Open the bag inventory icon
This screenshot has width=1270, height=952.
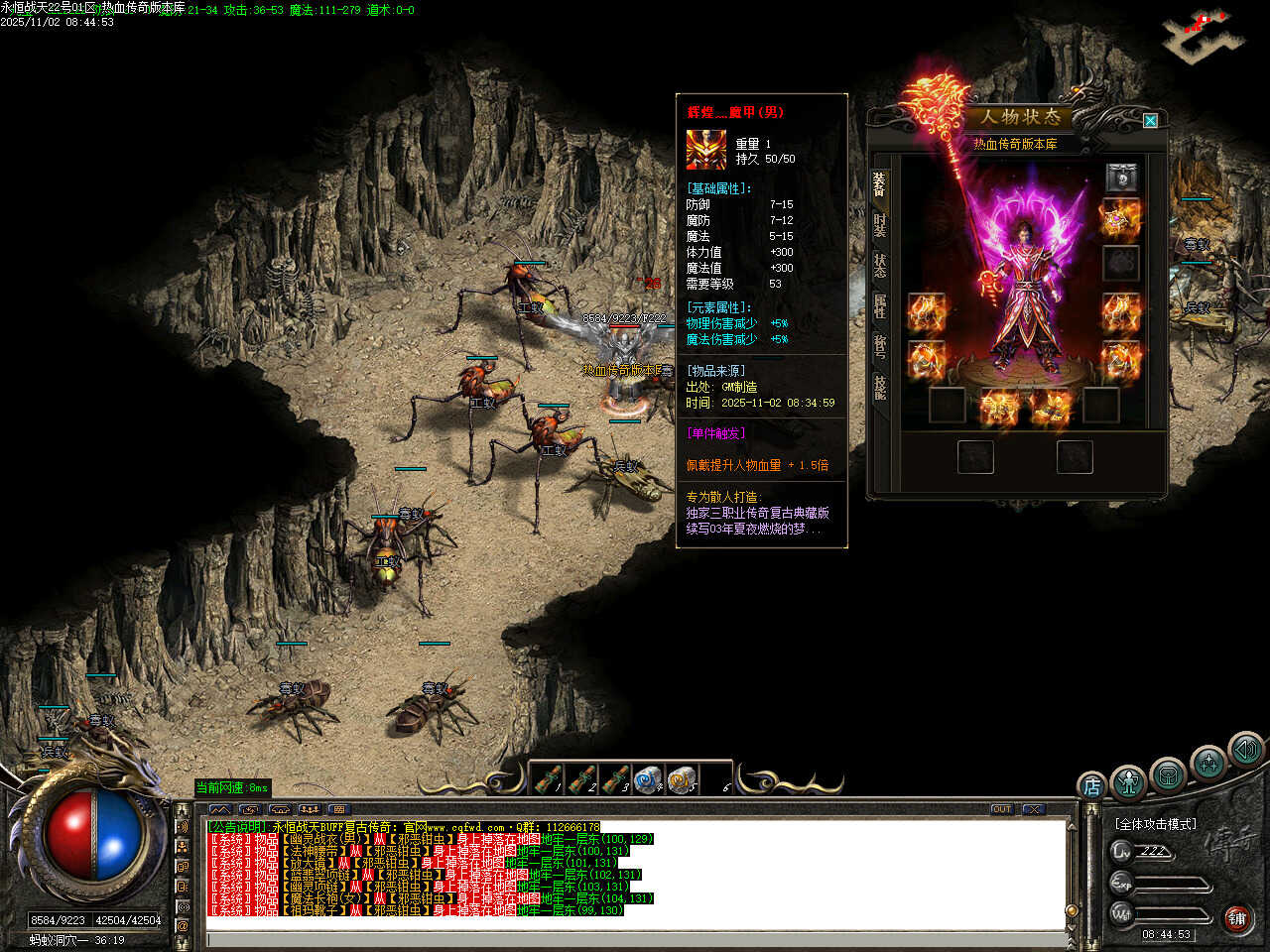pos(1168,774)
